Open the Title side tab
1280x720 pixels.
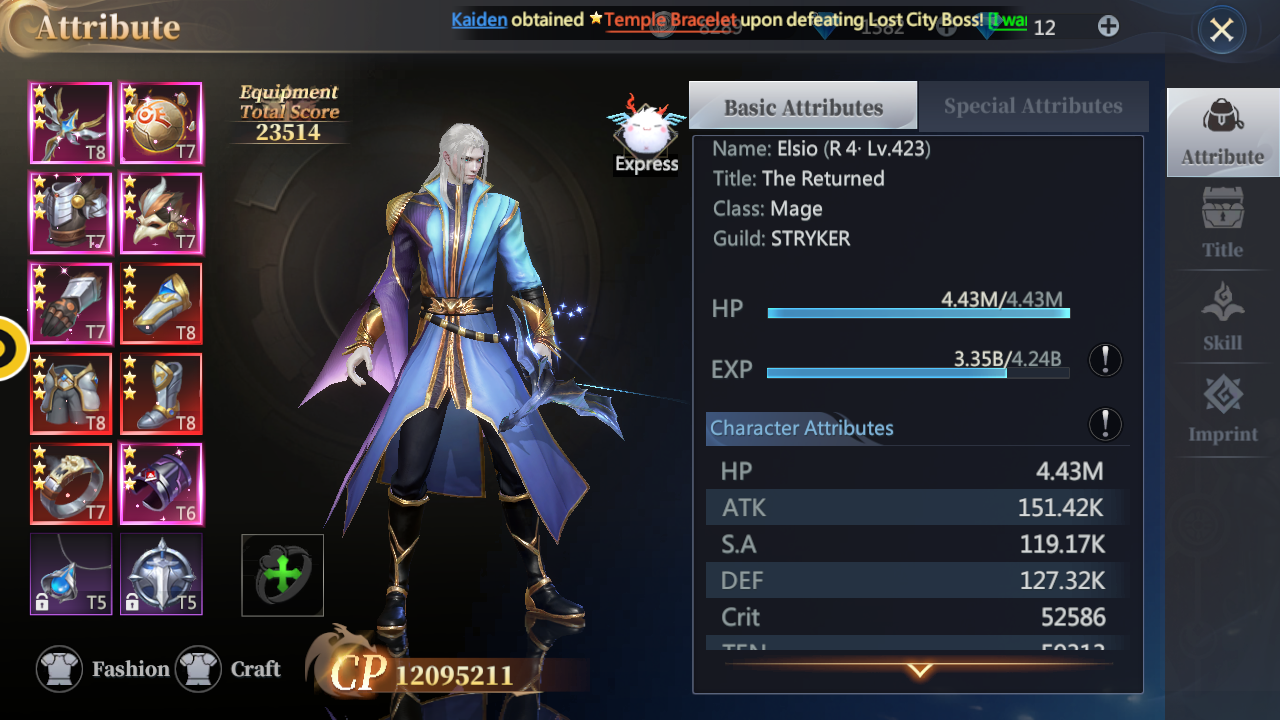[x=1222, y=225]
